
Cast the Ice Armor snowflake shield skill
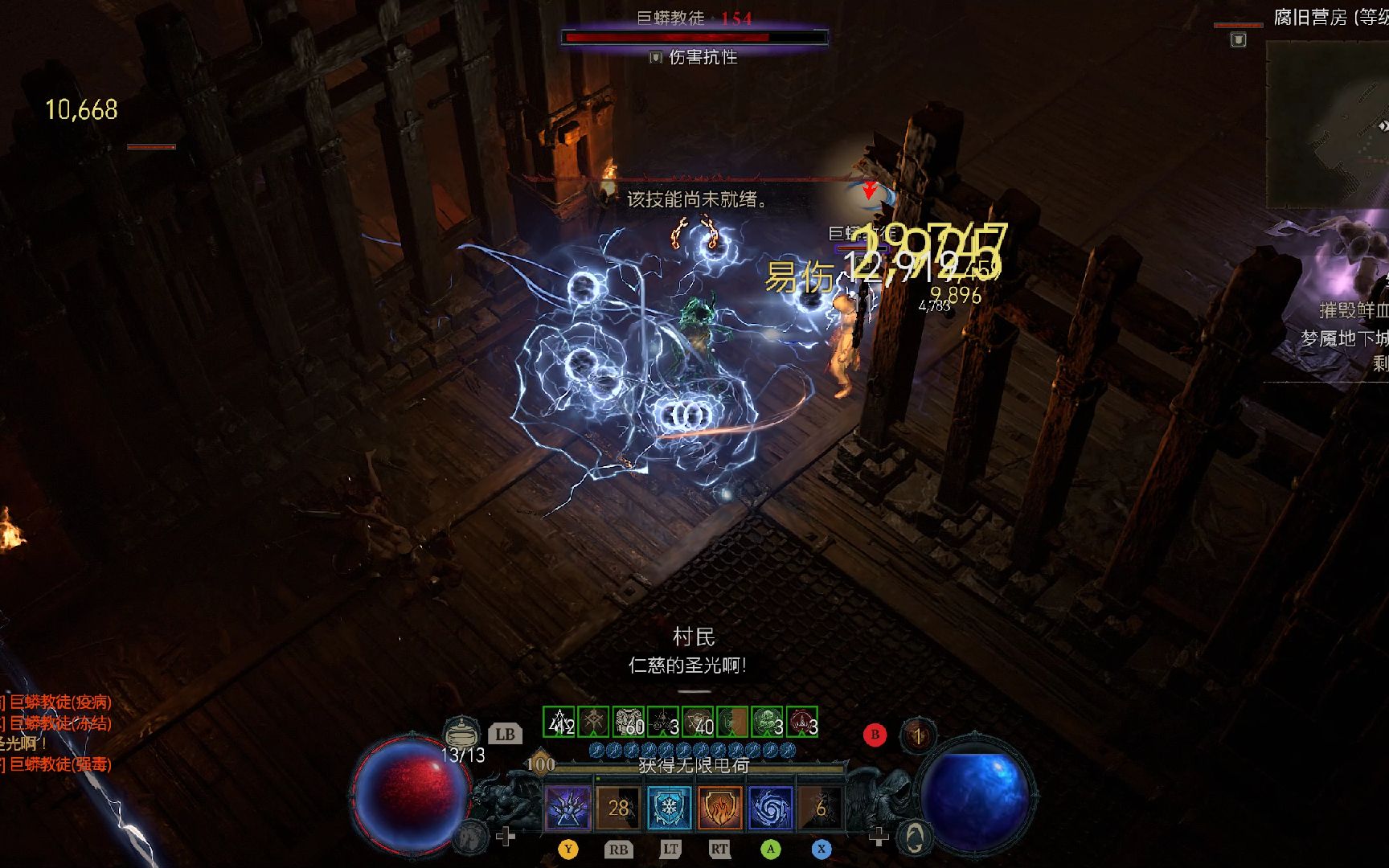click(669, 807)
